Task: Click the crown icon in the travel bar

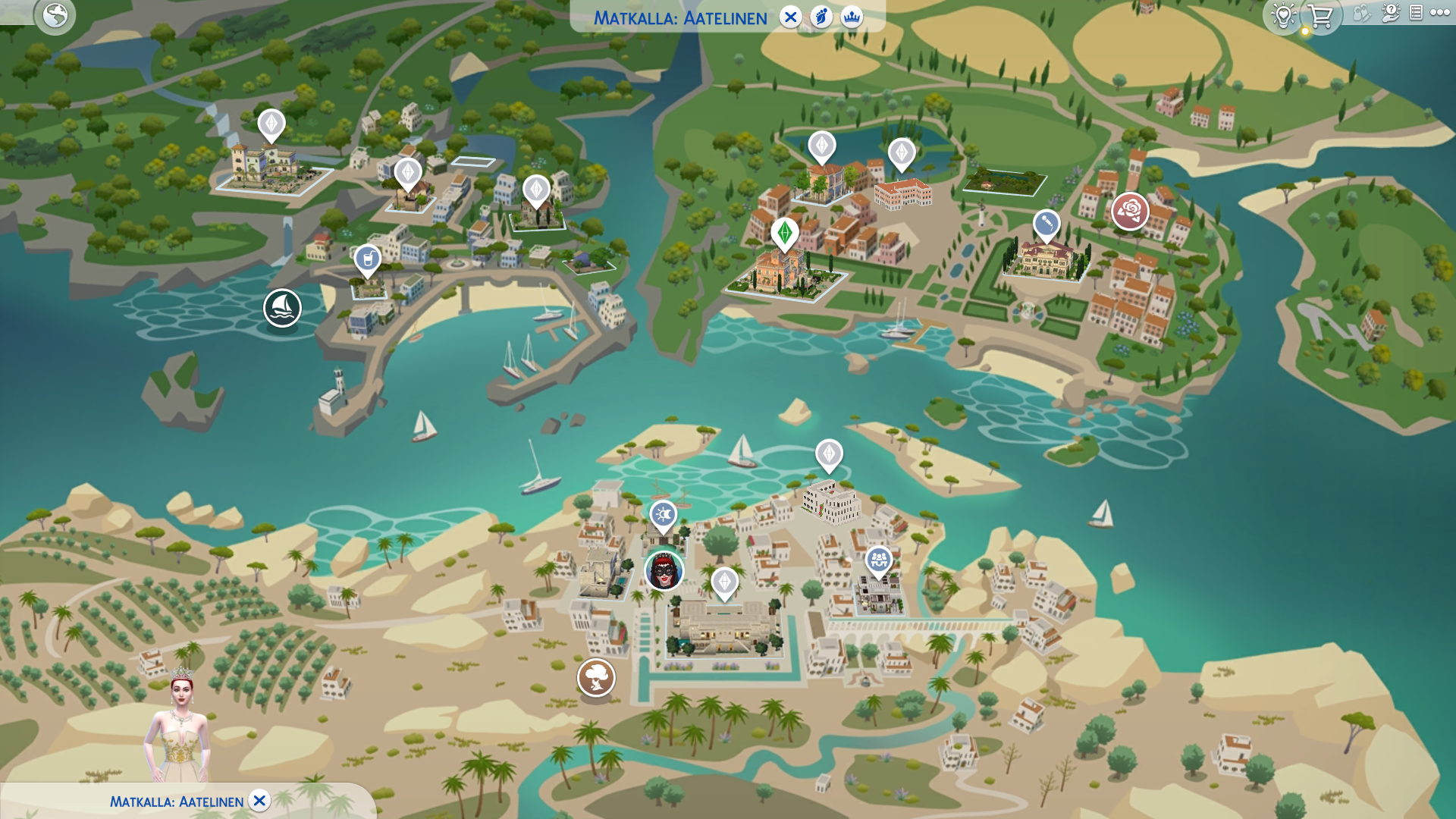Action: coord(852,17)
